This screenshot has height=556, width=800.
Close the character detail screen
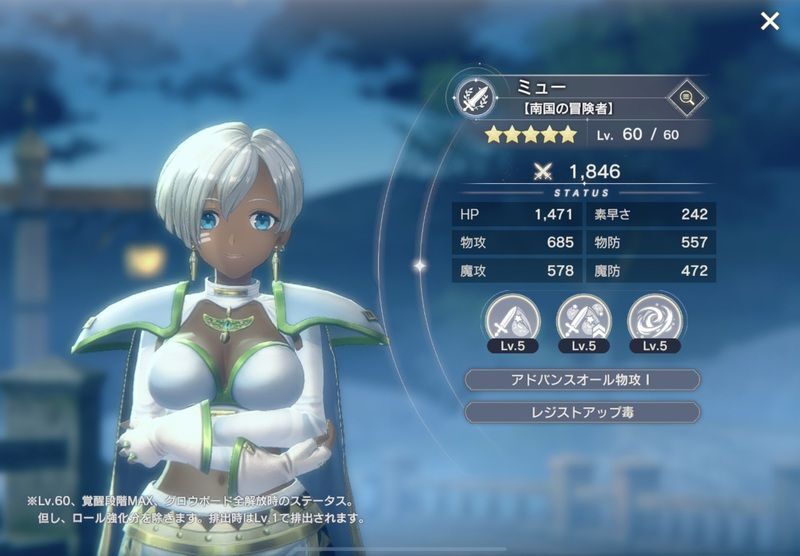pos(769,21)
